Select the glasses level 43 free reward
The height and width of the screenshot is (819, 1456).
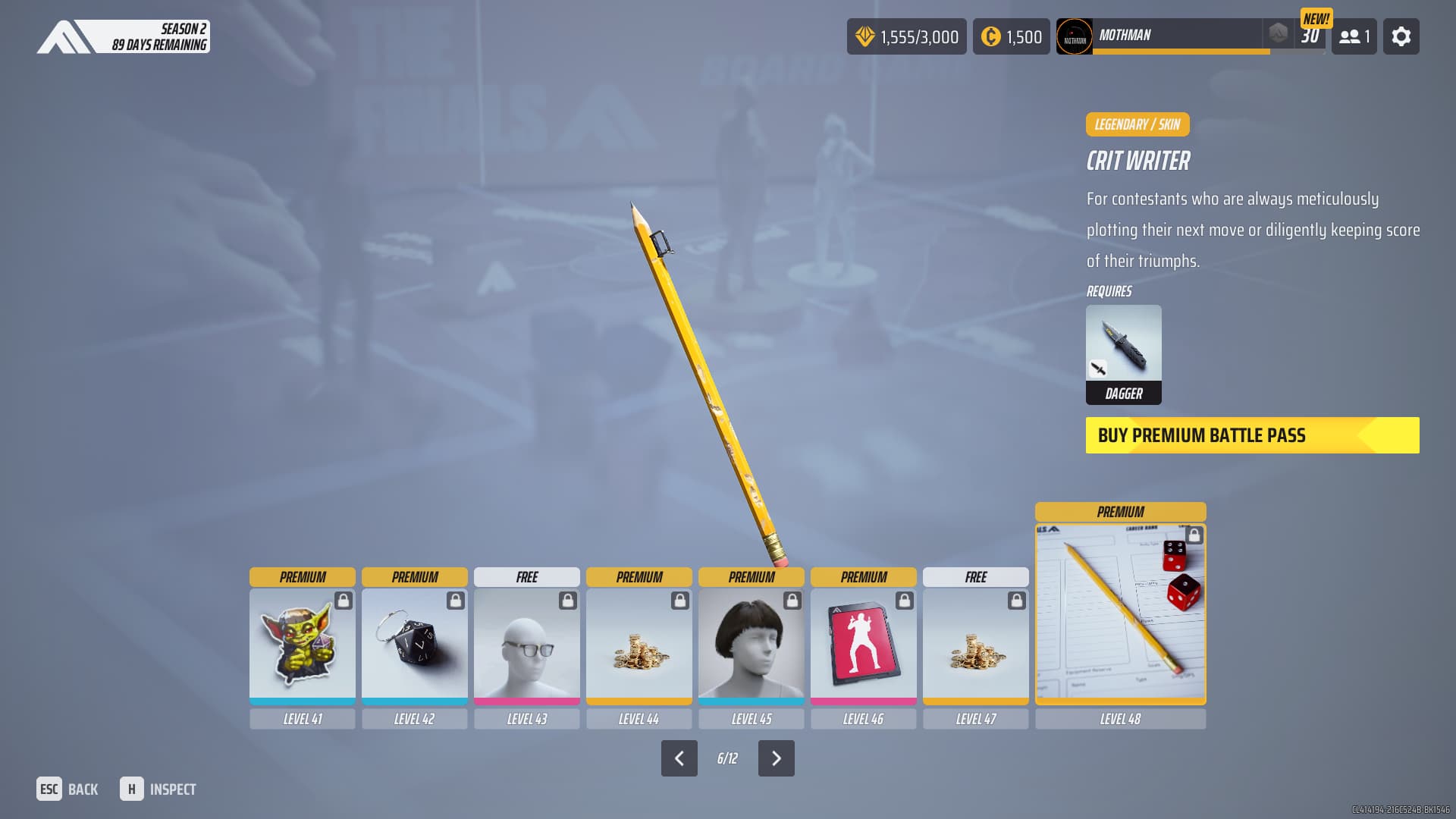[x=527, y=645]
